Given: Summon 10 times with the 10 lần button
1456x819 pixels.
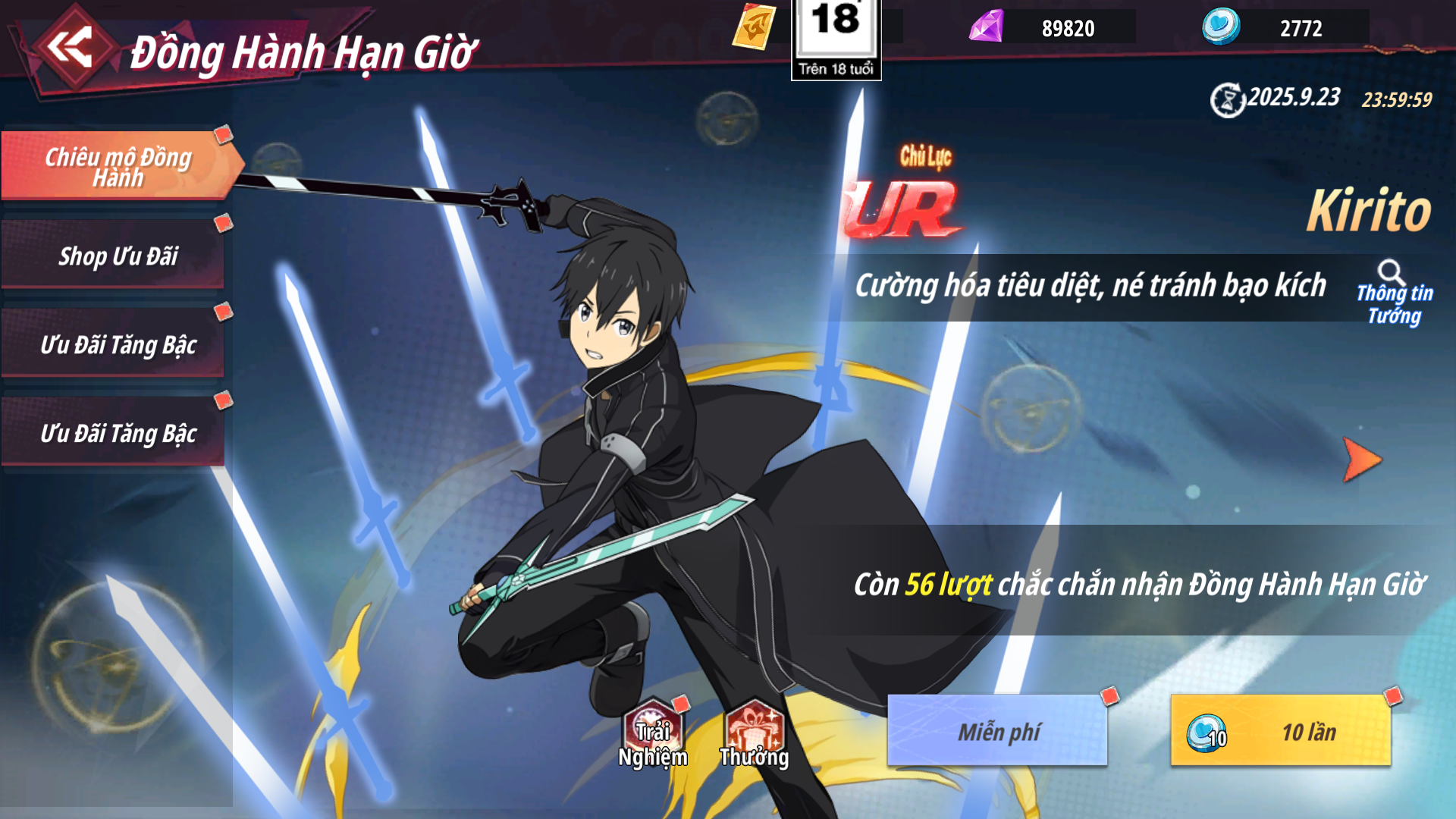Looking at the screenshot, I should coord(1281,731).
